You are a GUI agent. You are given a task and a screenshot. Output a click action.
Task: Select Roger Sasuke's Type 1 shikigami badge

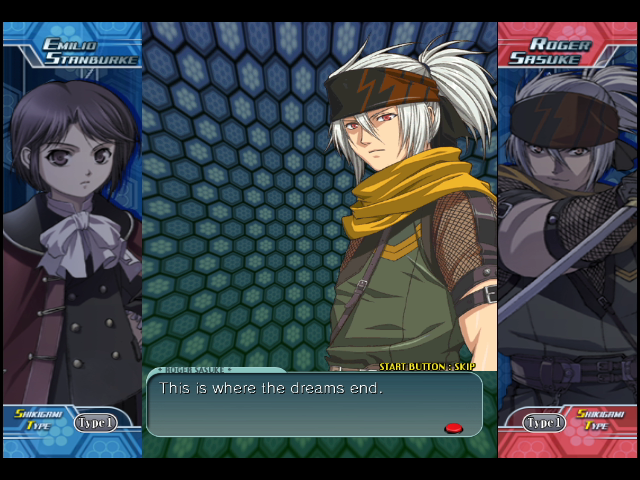[545, 423]
